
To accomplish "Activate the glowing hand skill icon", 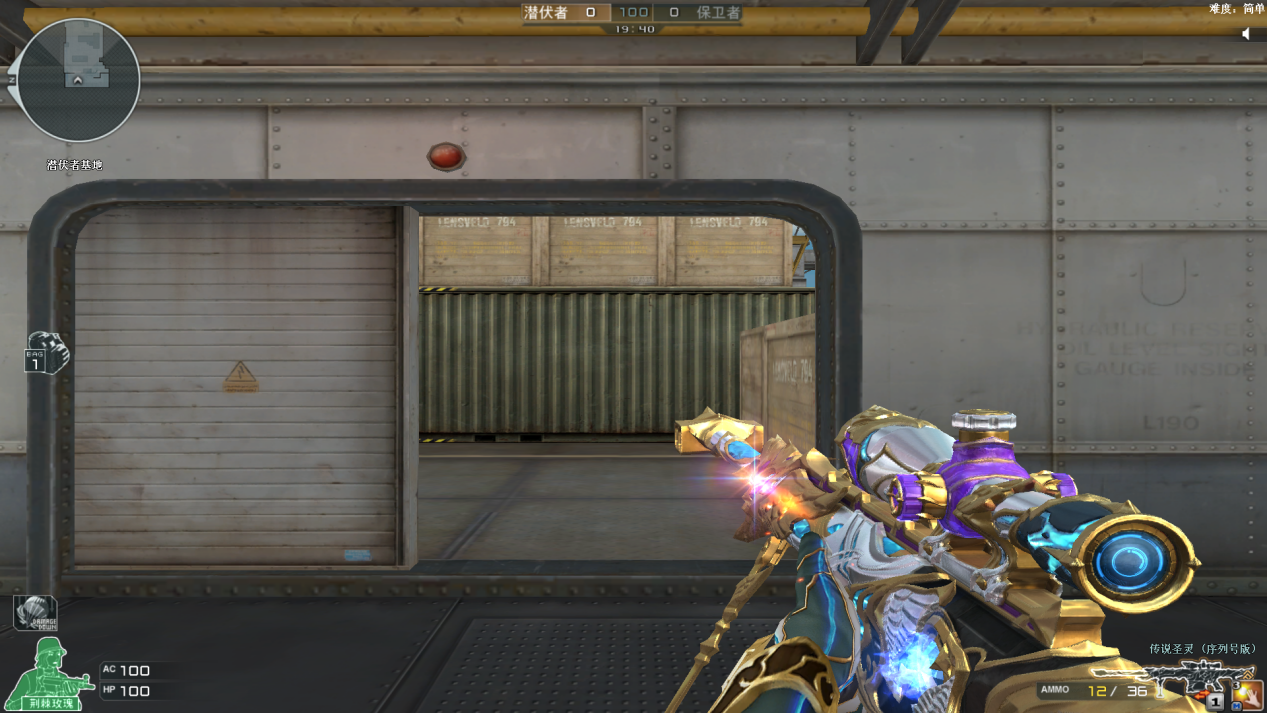I will [1246, 692].
